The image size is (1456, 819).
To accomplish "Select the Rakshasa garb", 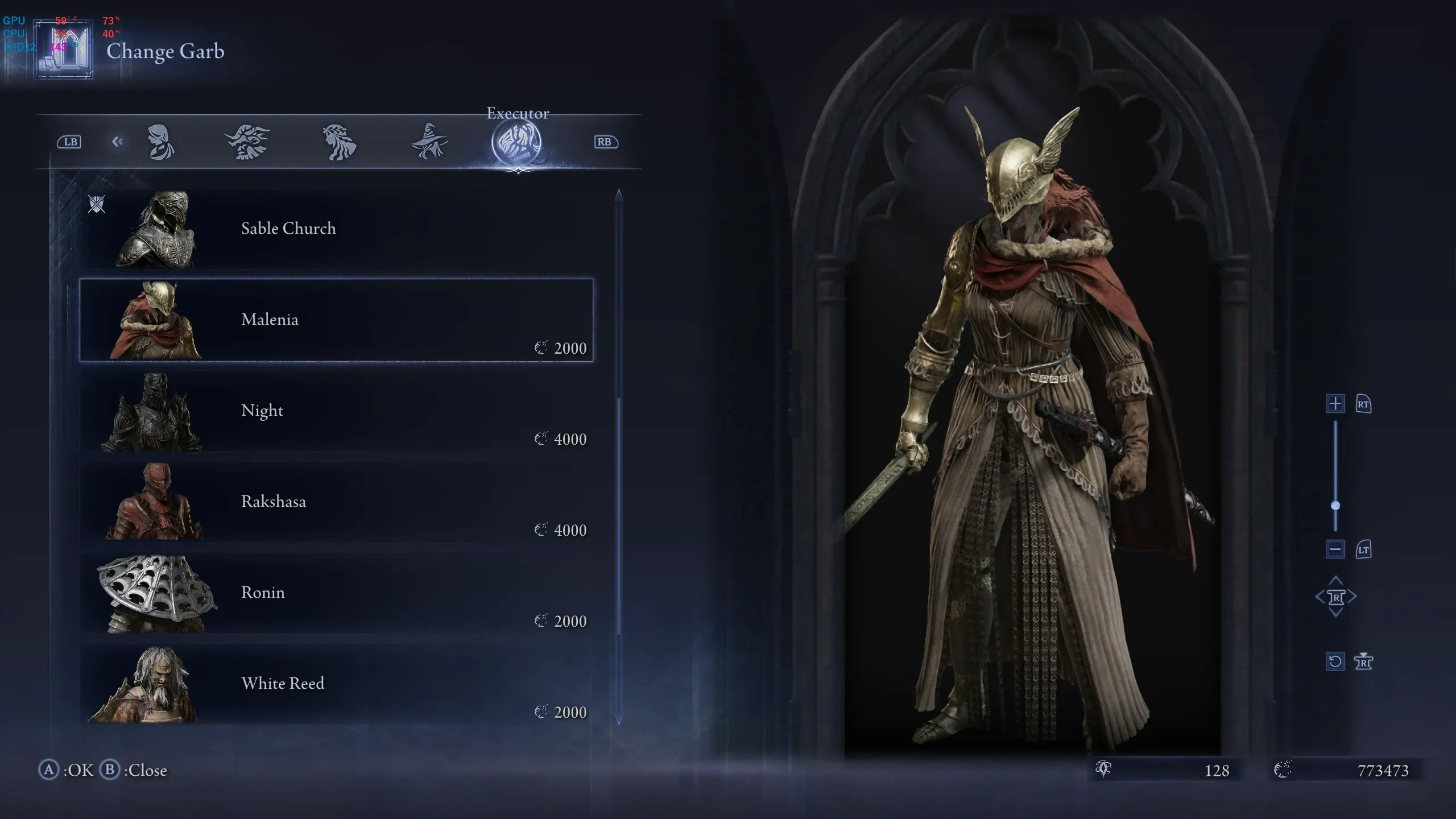I will 336,502.
